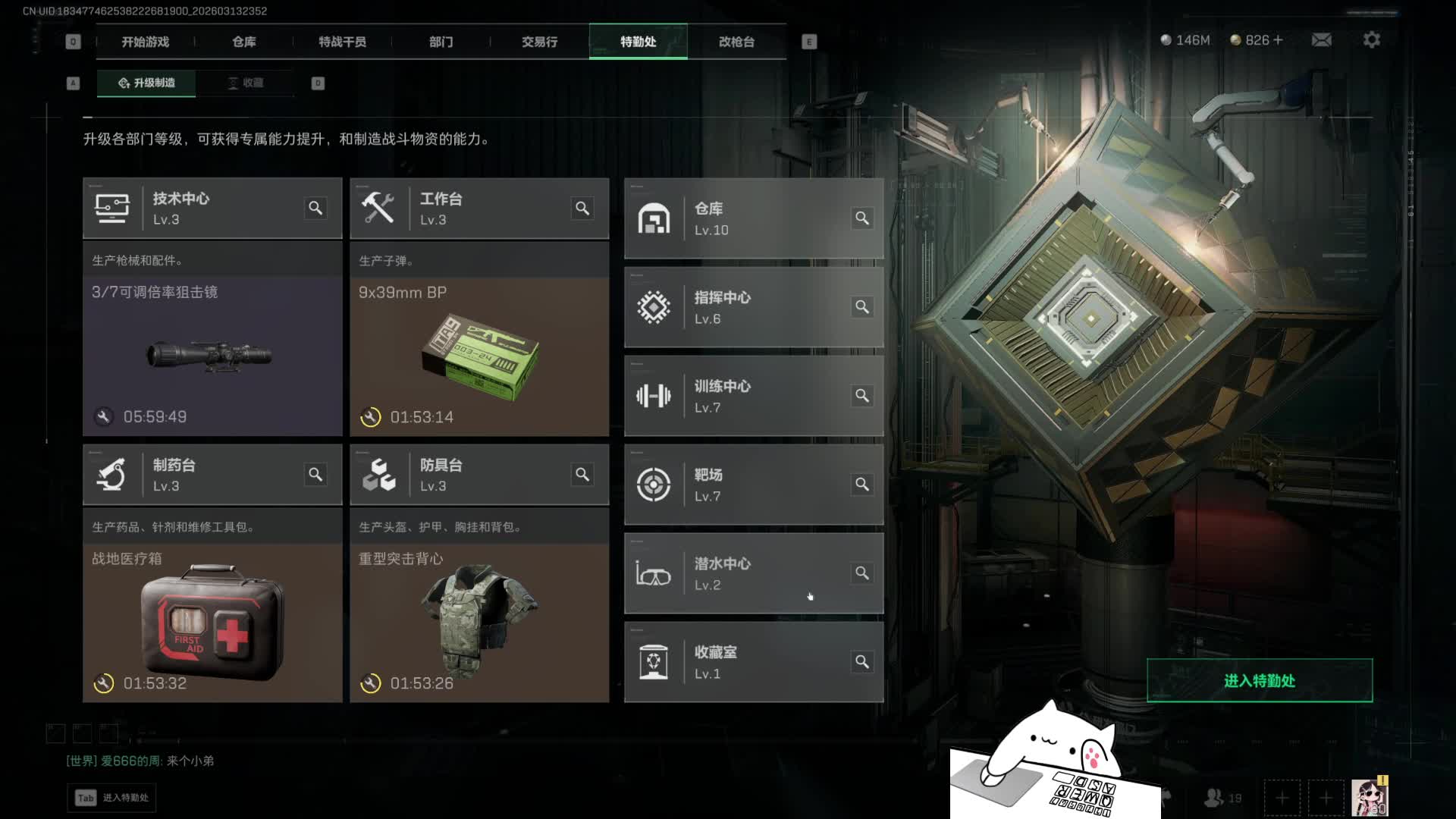Open settings via the gear icon

point(1371,39)
